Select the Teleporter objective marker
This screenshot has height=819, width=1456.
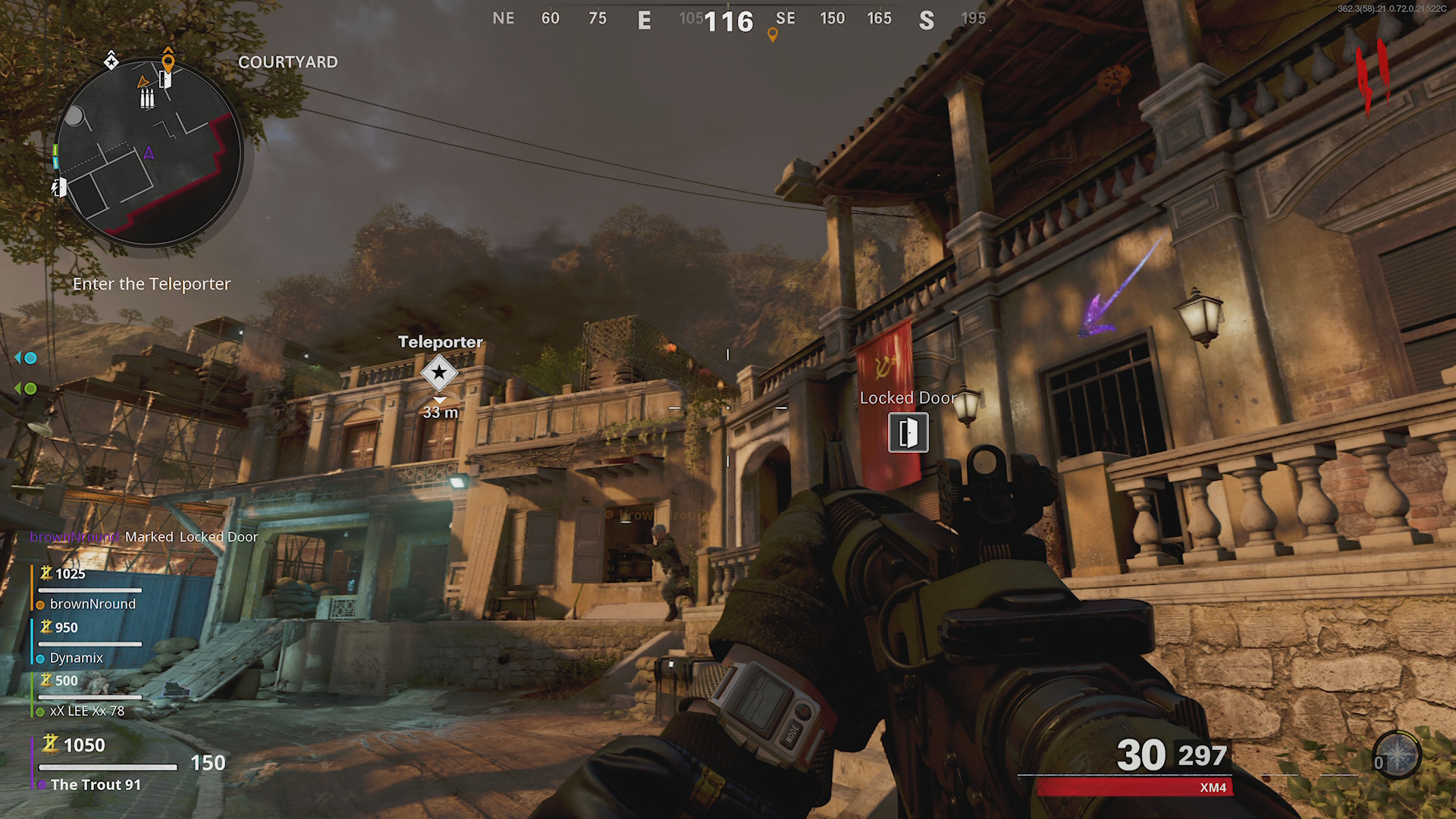click(439, 372)
